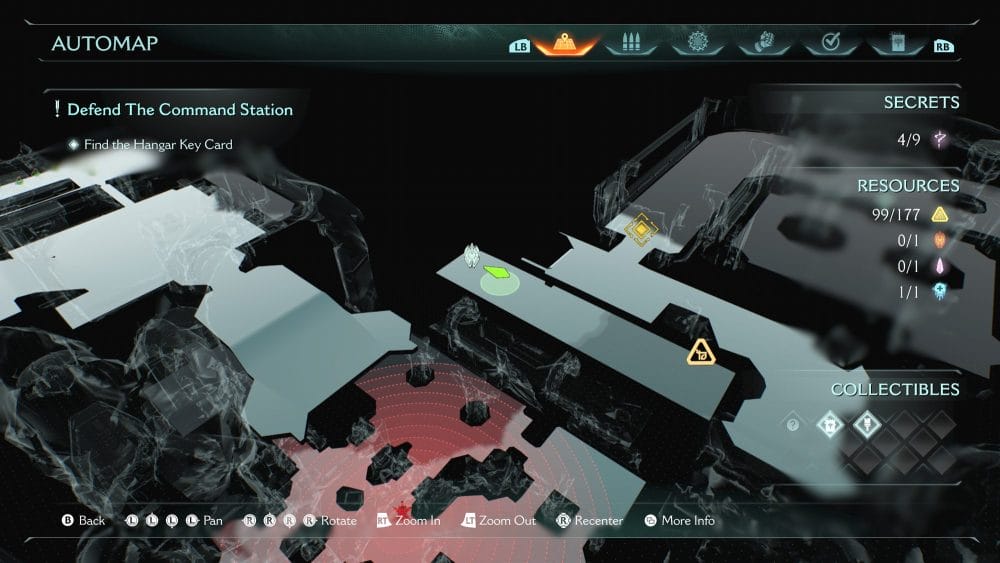This screenshot has height=563, width=1000.
Task: Click the purple Secrets counter icon
Action: click(940, 140)
